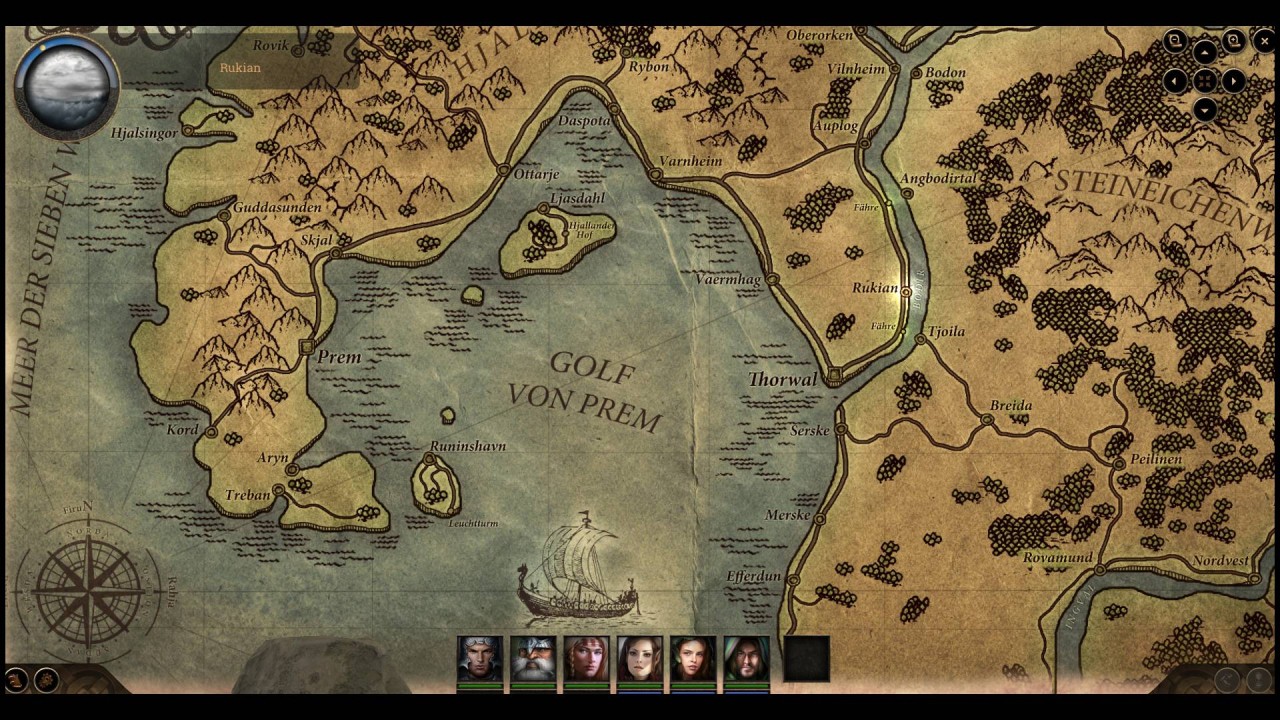Pick the Varnheim town marker
This screenshot has height=720, width=1280.
[655, 175]
